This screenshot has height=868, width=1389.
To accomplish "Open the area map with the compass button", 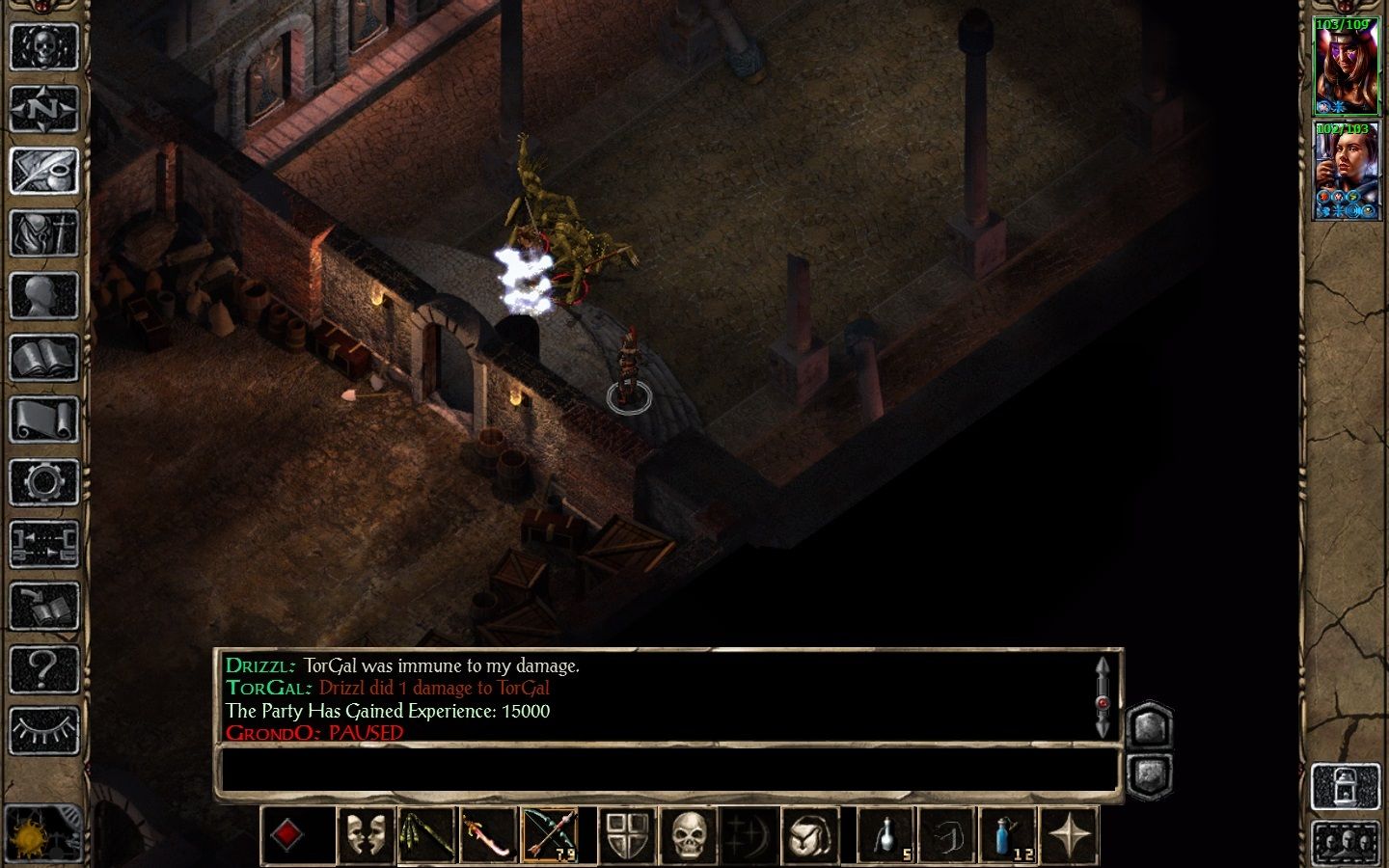I will [x=43, y=108].
